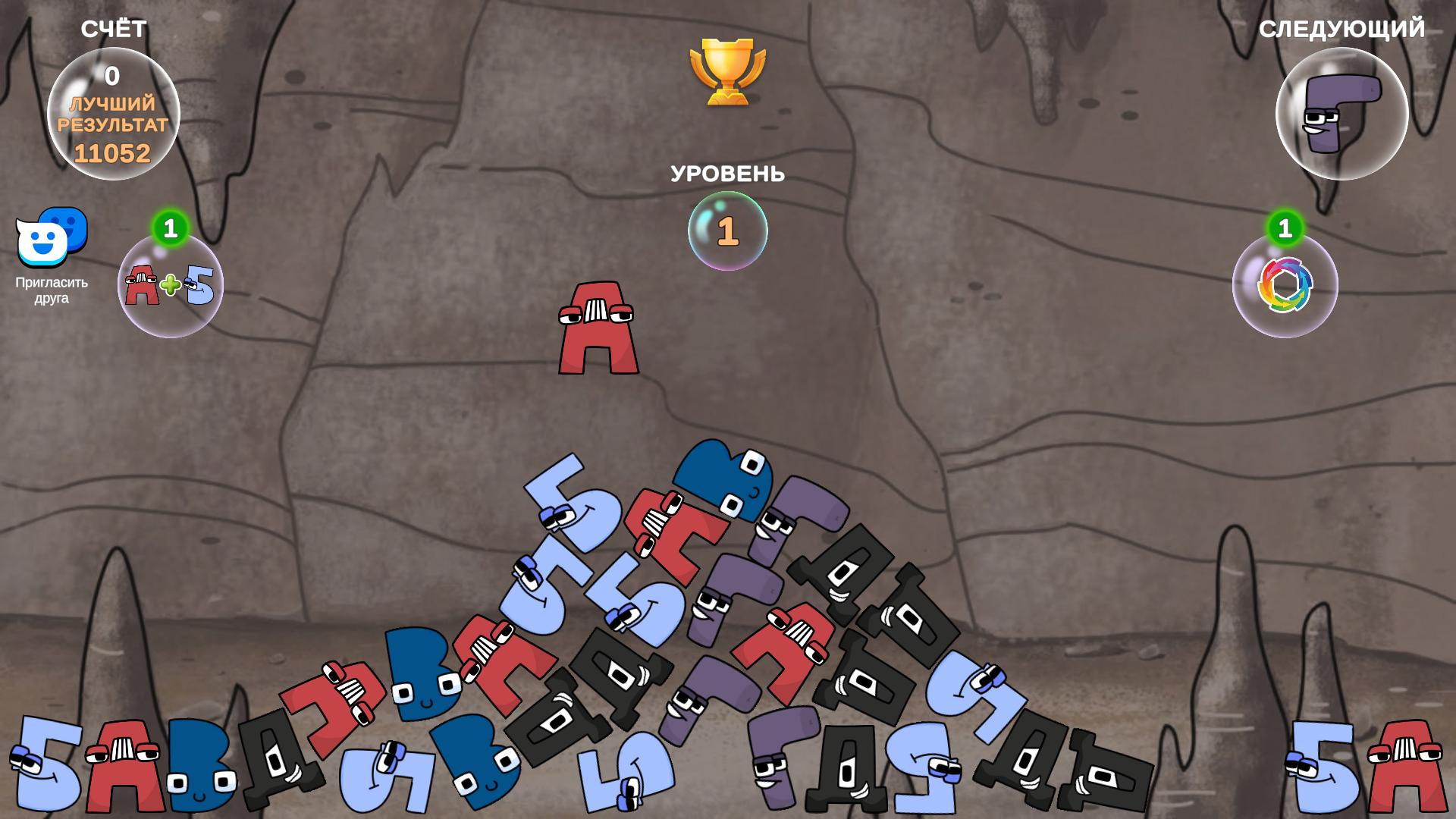
Task: Click the УРОВЕНЬ heading
Action: click(x=726, y=174)
